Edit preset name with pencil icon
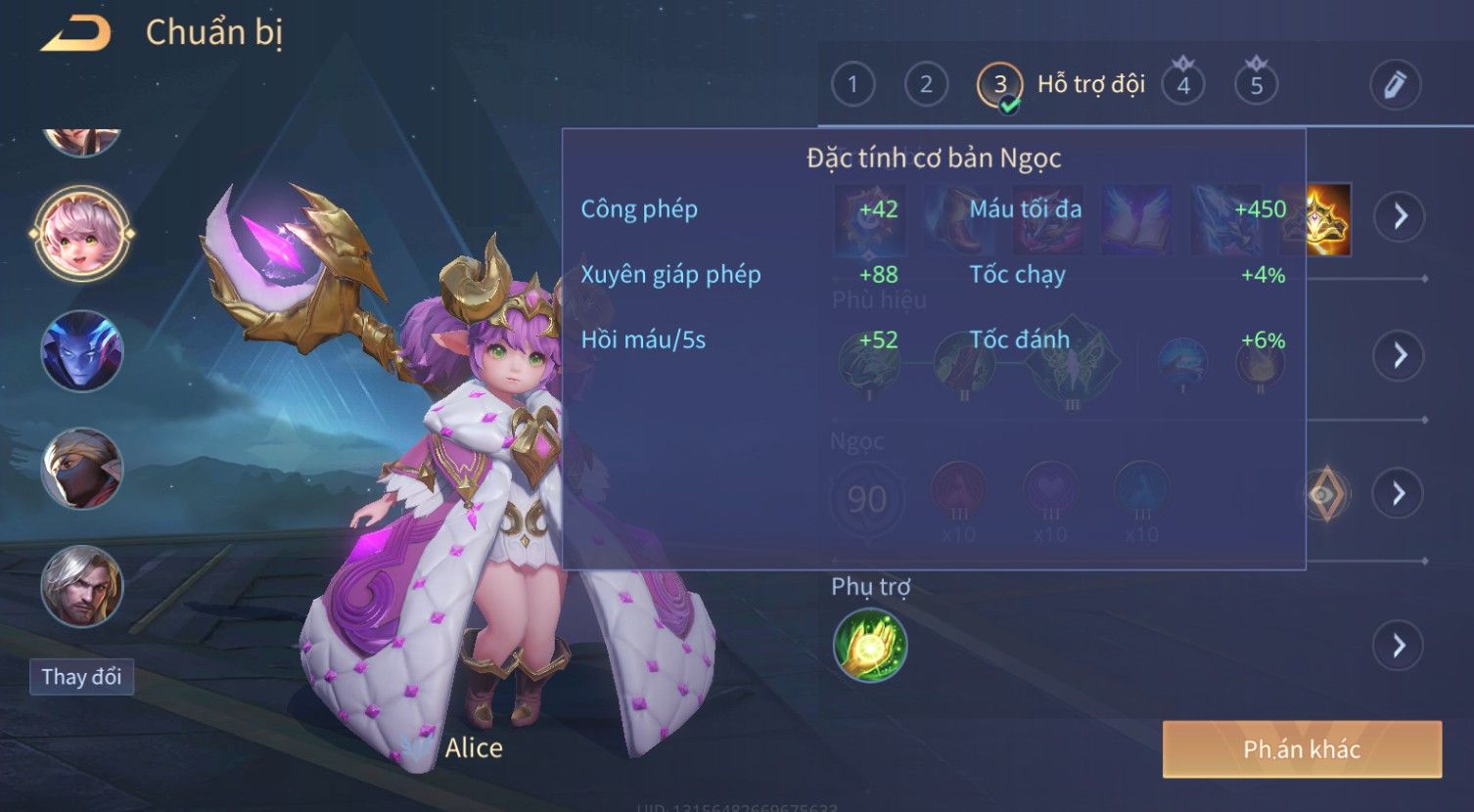Viewport: 1474px width, 812px height. tap(1395, 85)
